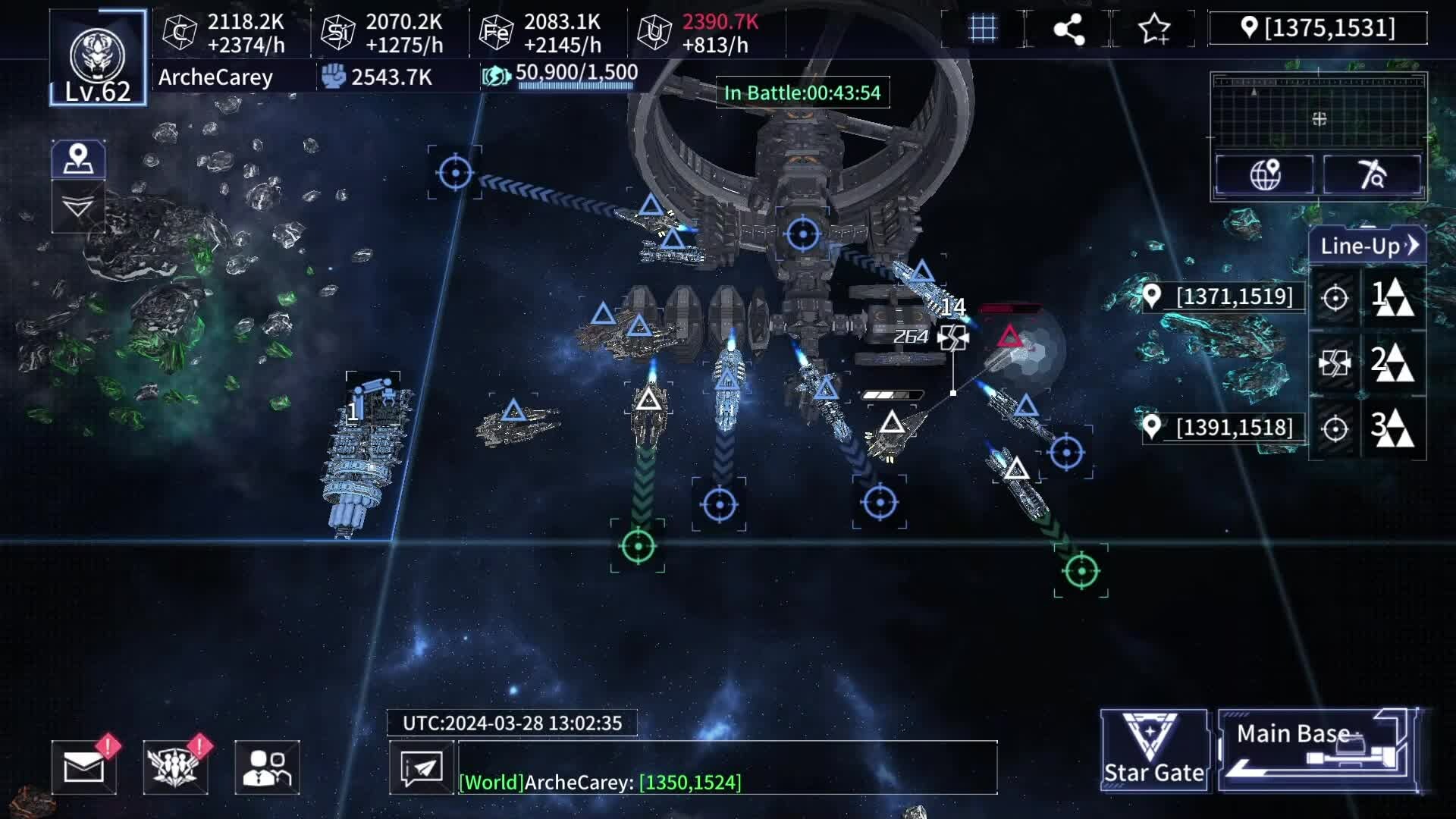Select fleet 3 in the line-up
This screenshot has height=819, width=1456.
(1394, 428)
